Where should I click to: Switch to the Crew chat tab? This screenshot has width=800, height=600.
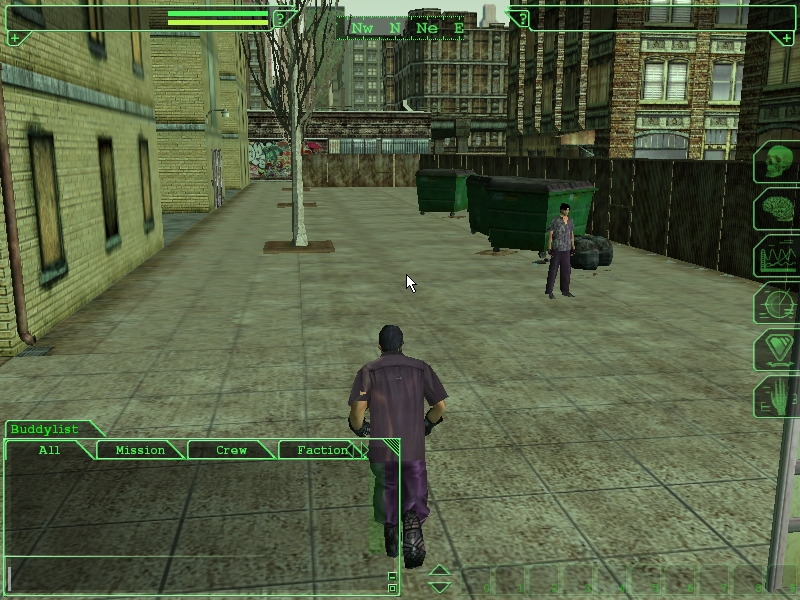(x=231, y=450)
